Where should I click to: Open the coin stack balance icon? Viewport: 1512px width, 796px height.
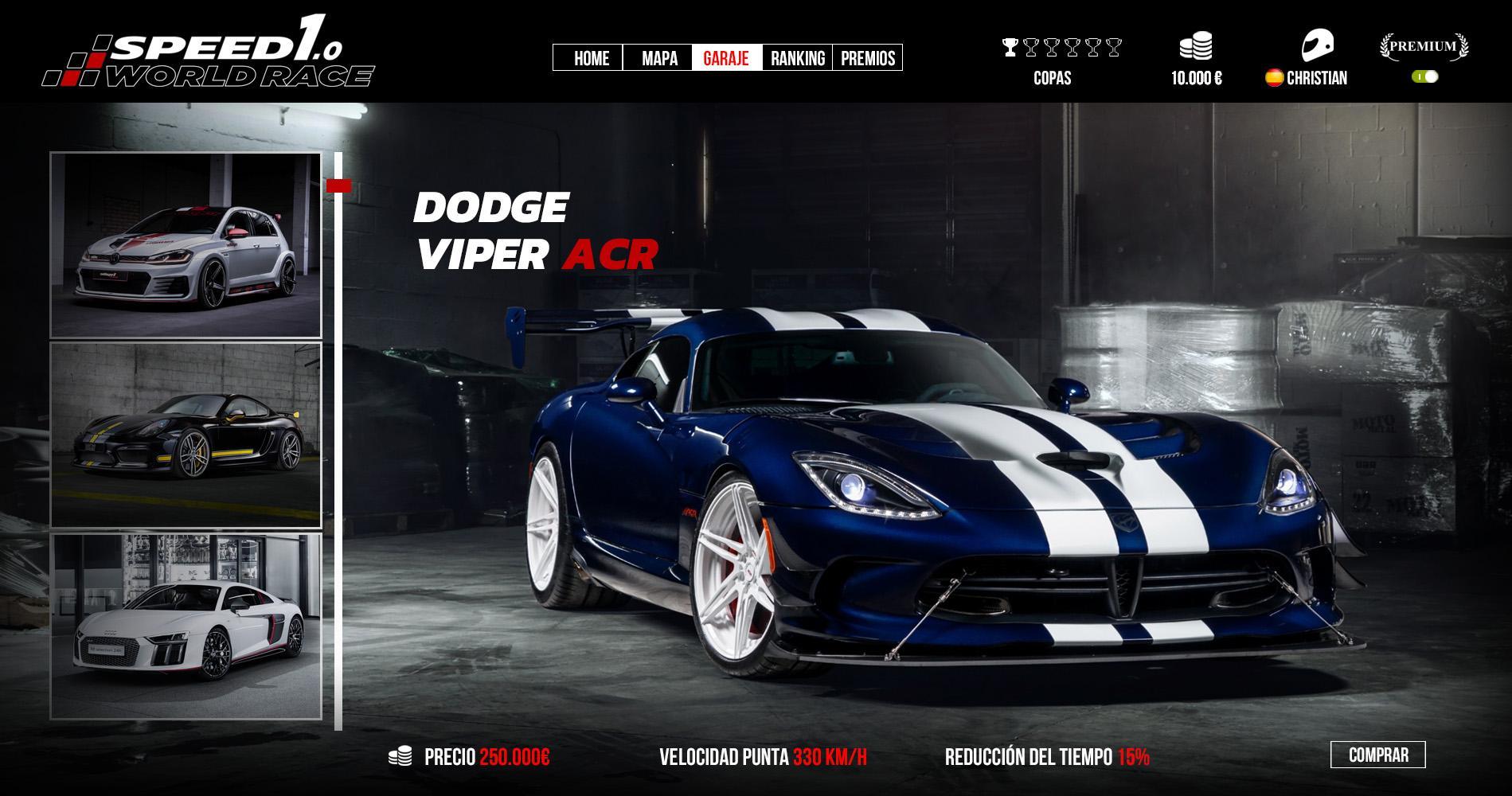pos(1196,45)
